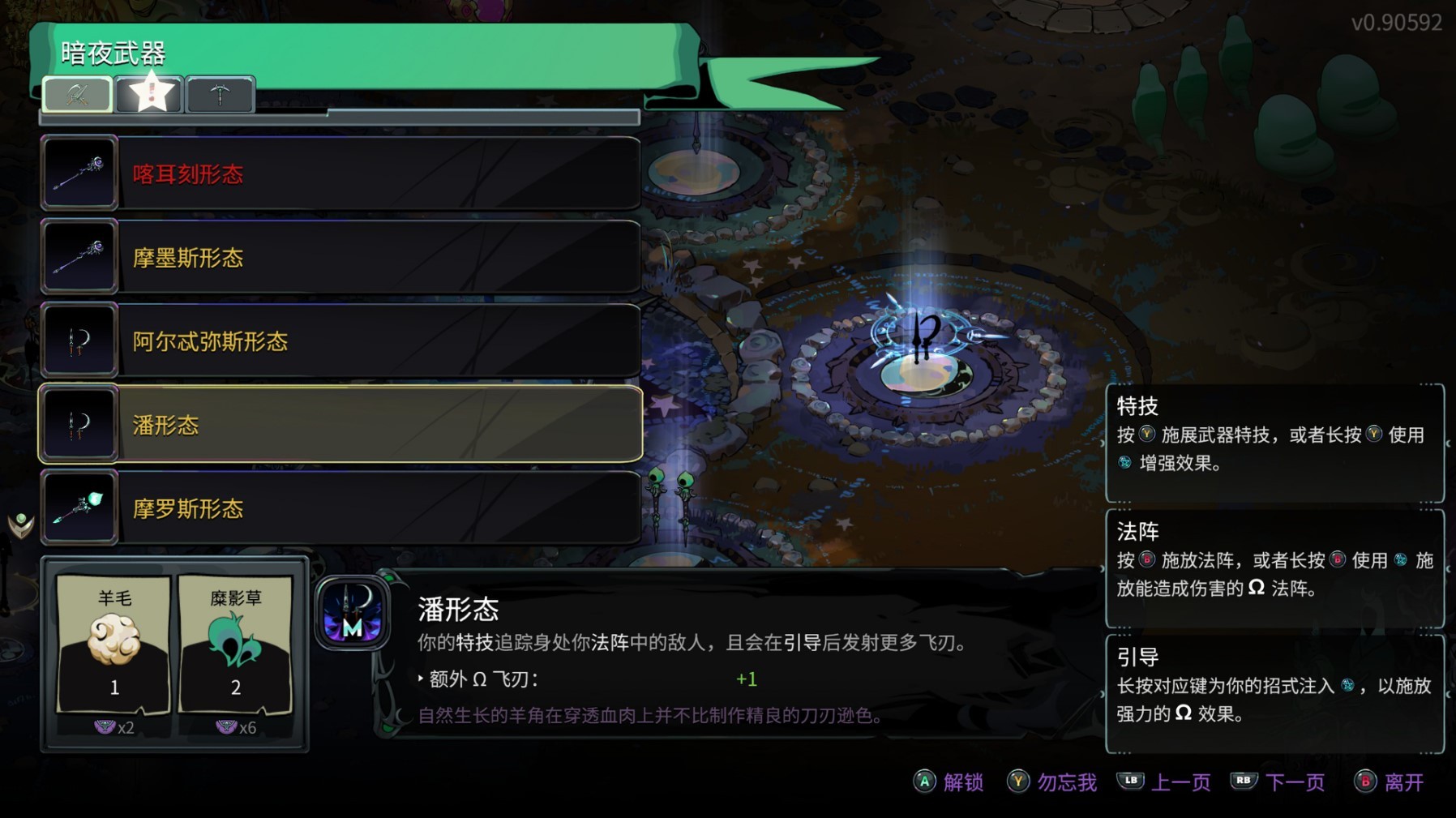The height and width of the screenshot is (818, 1456).
Task: Go to 下一页 next page
Action: 1293,782
